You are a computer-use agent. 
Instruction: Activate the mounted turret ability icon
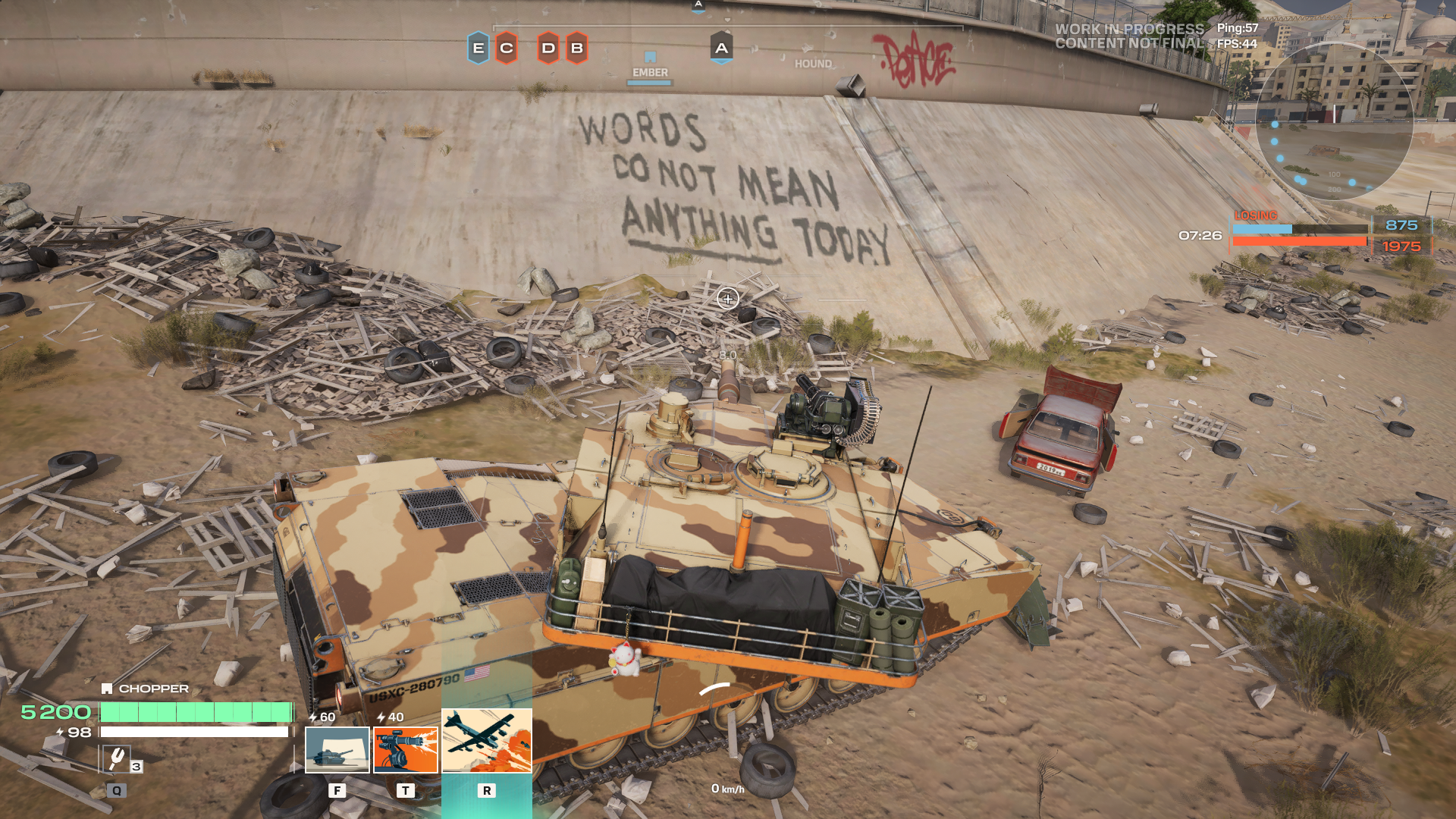(406, 749)
